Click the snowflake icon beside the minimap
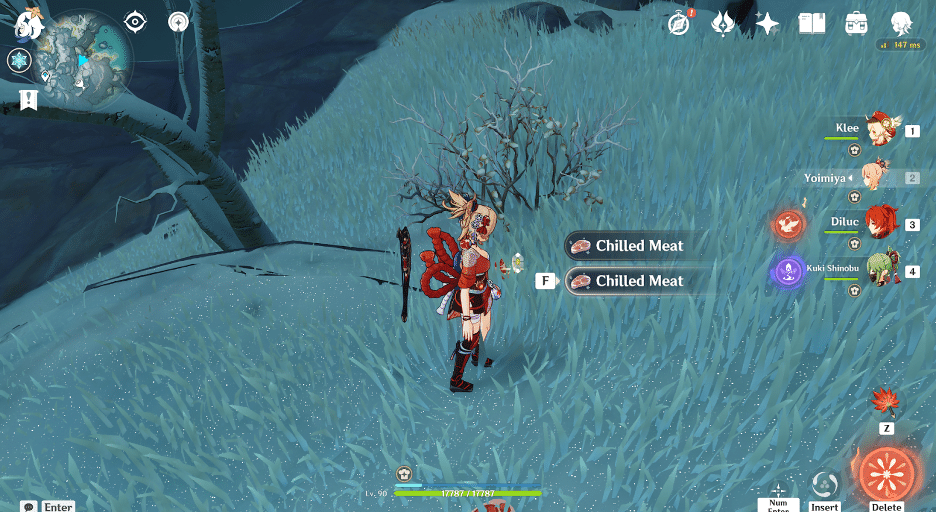 pyautogui.click(x=18, y=61)
